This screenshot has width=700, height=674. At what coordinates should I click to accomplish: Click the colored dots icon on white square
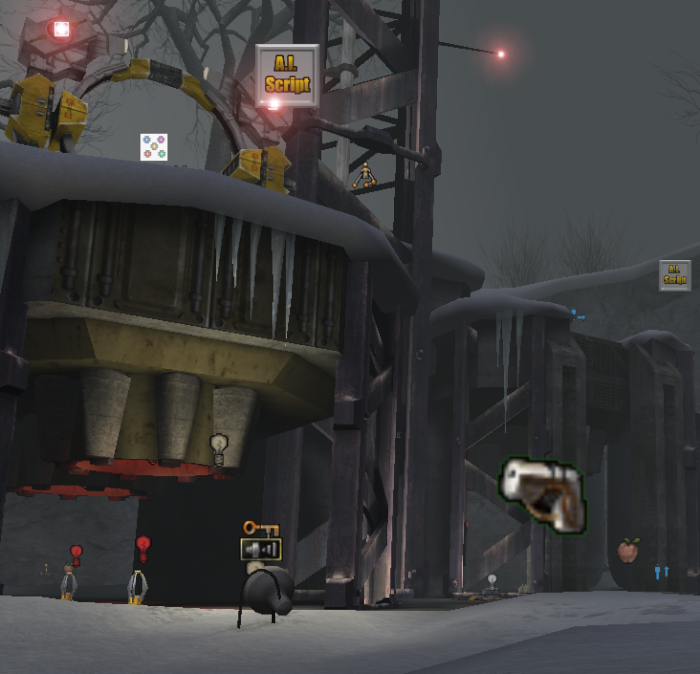click(153, 147)
